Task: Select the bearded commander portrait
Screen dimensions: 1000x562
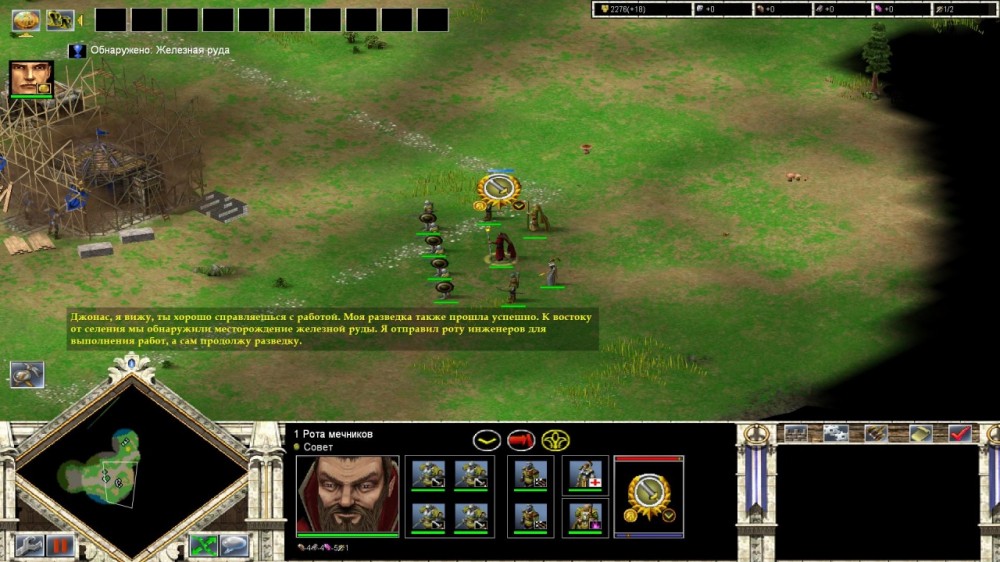Action: (x=347, y=495)
